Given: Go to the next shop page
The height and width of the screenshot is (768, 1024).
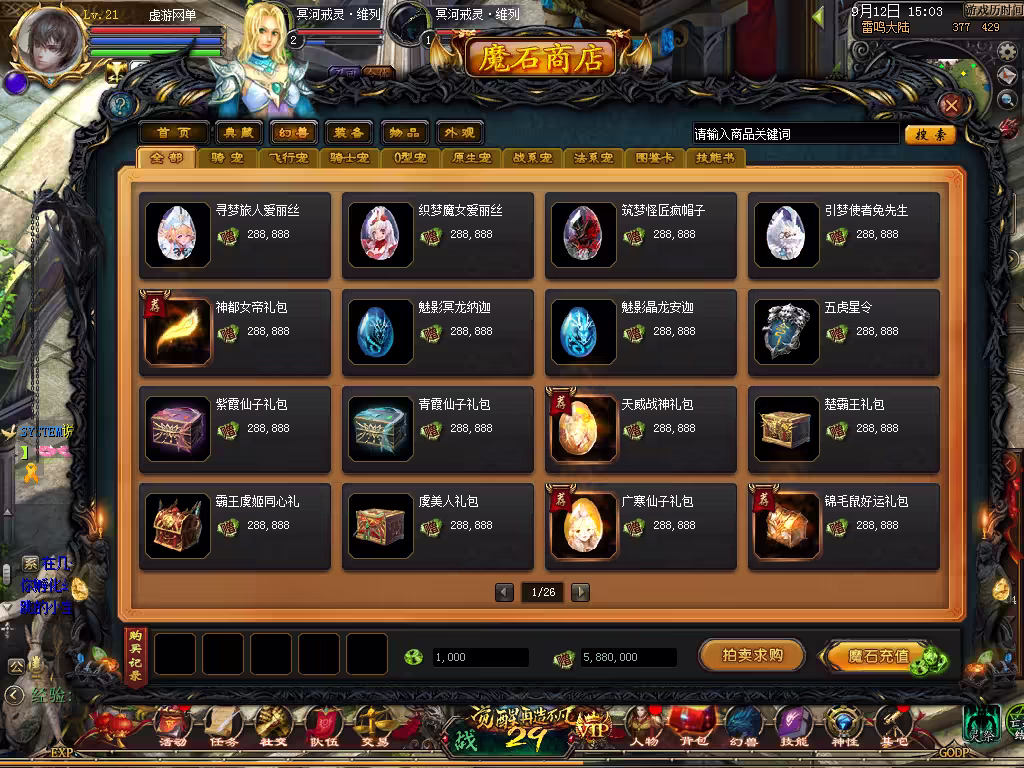Looking at the screenshot, I should pos(580,592).
